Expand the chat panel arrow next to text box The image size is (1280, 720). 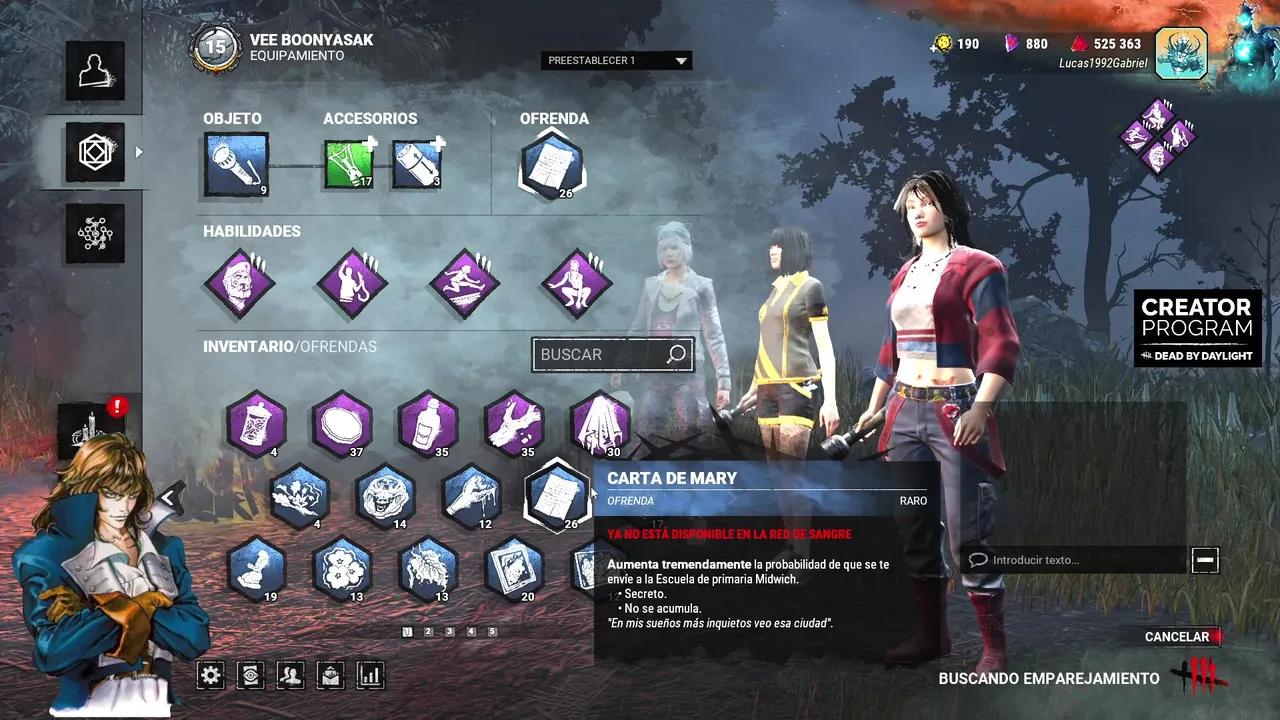[x=1205, y=560]
